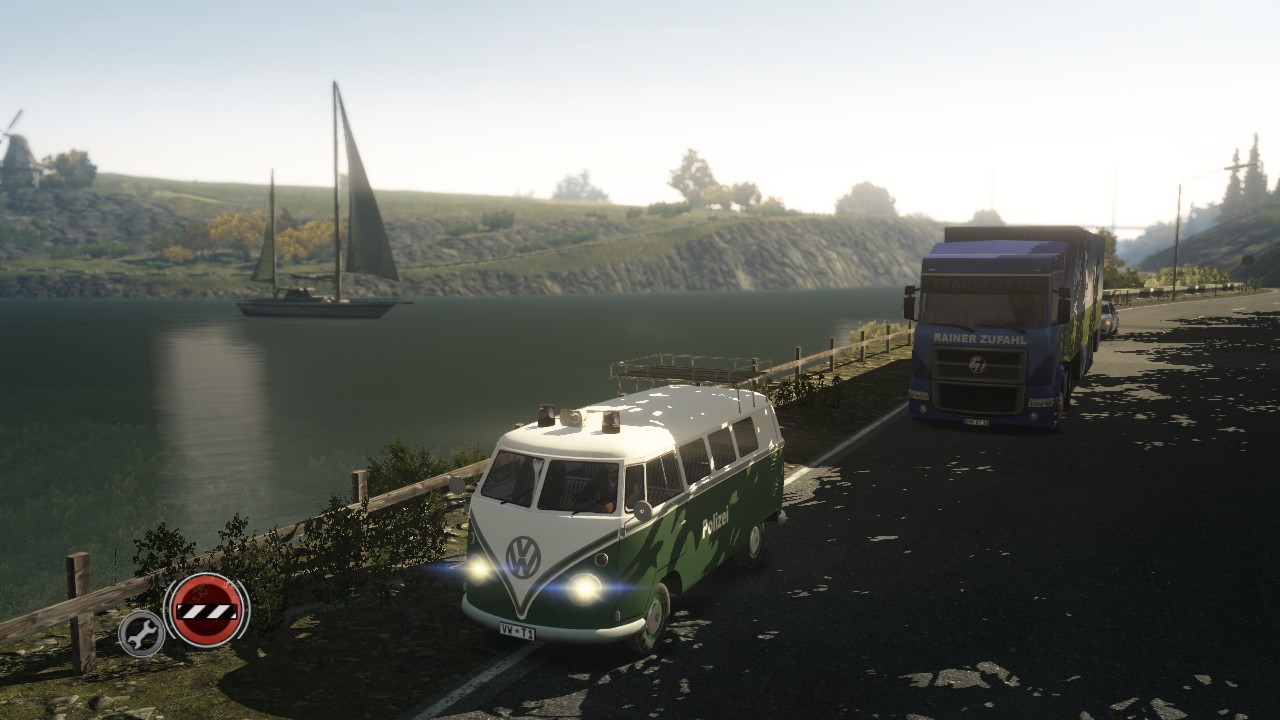
Task: Click the red striped barrier icon
Action: [x=207, y=609]
